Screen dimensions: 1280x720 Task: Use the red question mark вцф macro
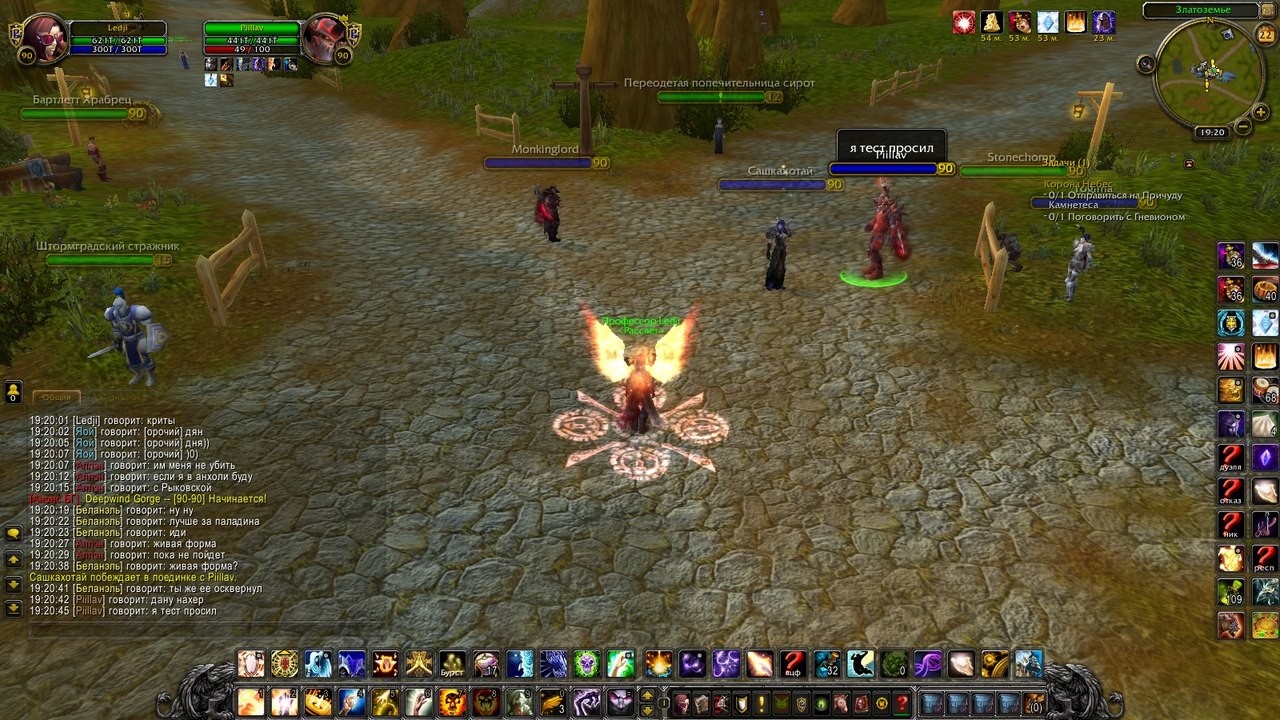tap(793, 664)
